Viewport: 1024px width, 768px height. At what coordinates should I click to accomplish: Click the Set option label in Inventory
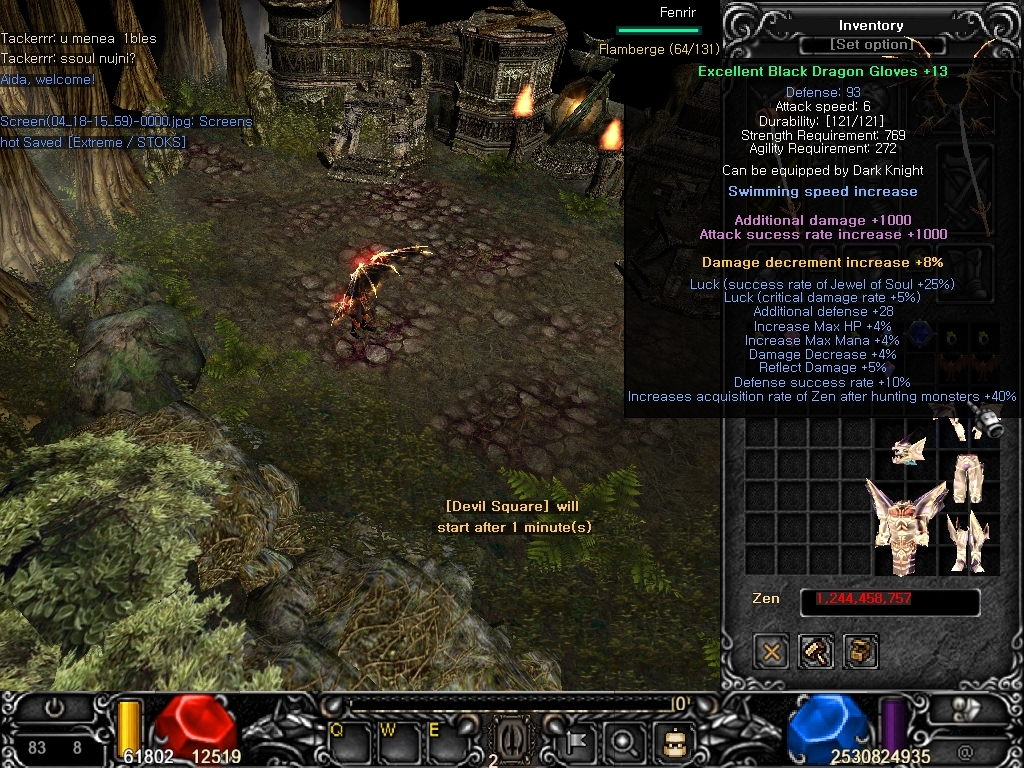pos(870,45)
